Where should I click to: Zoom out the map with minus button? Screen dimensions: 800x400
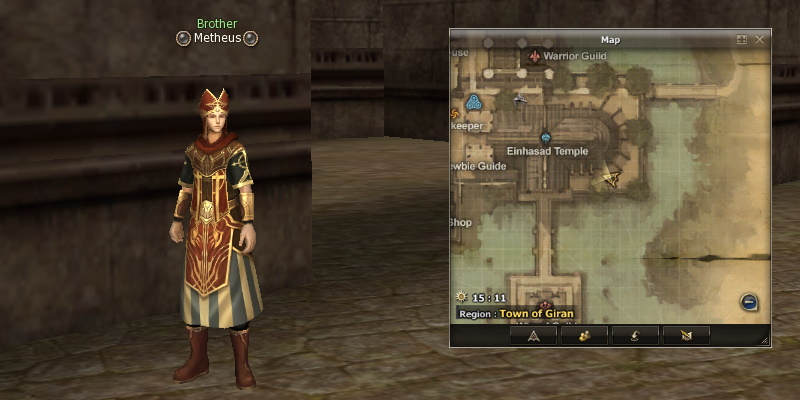point(749,302)
